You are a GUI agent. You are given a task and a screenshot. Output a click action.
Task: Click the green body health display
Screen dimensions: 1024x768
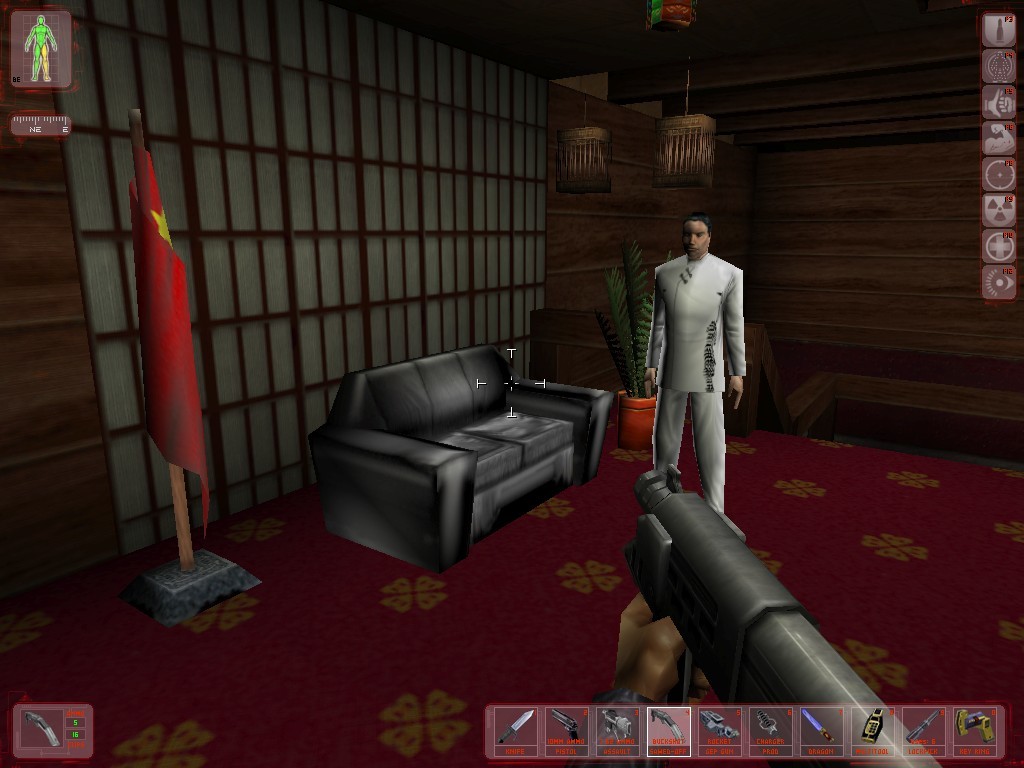tap(41, 48)
